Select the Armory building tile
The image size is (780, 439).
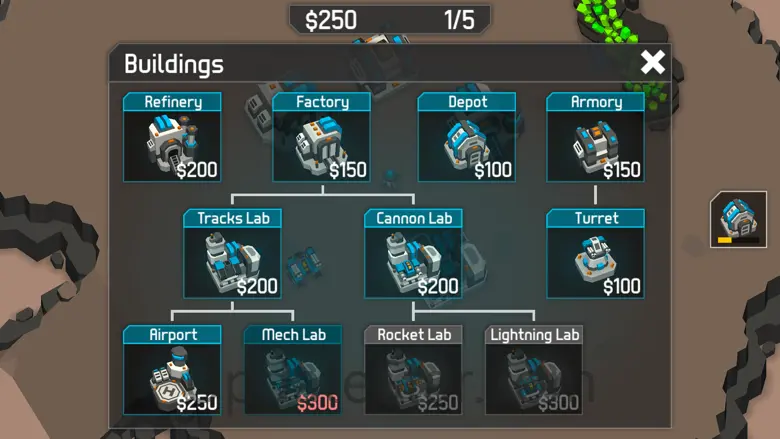pos(595,138)
